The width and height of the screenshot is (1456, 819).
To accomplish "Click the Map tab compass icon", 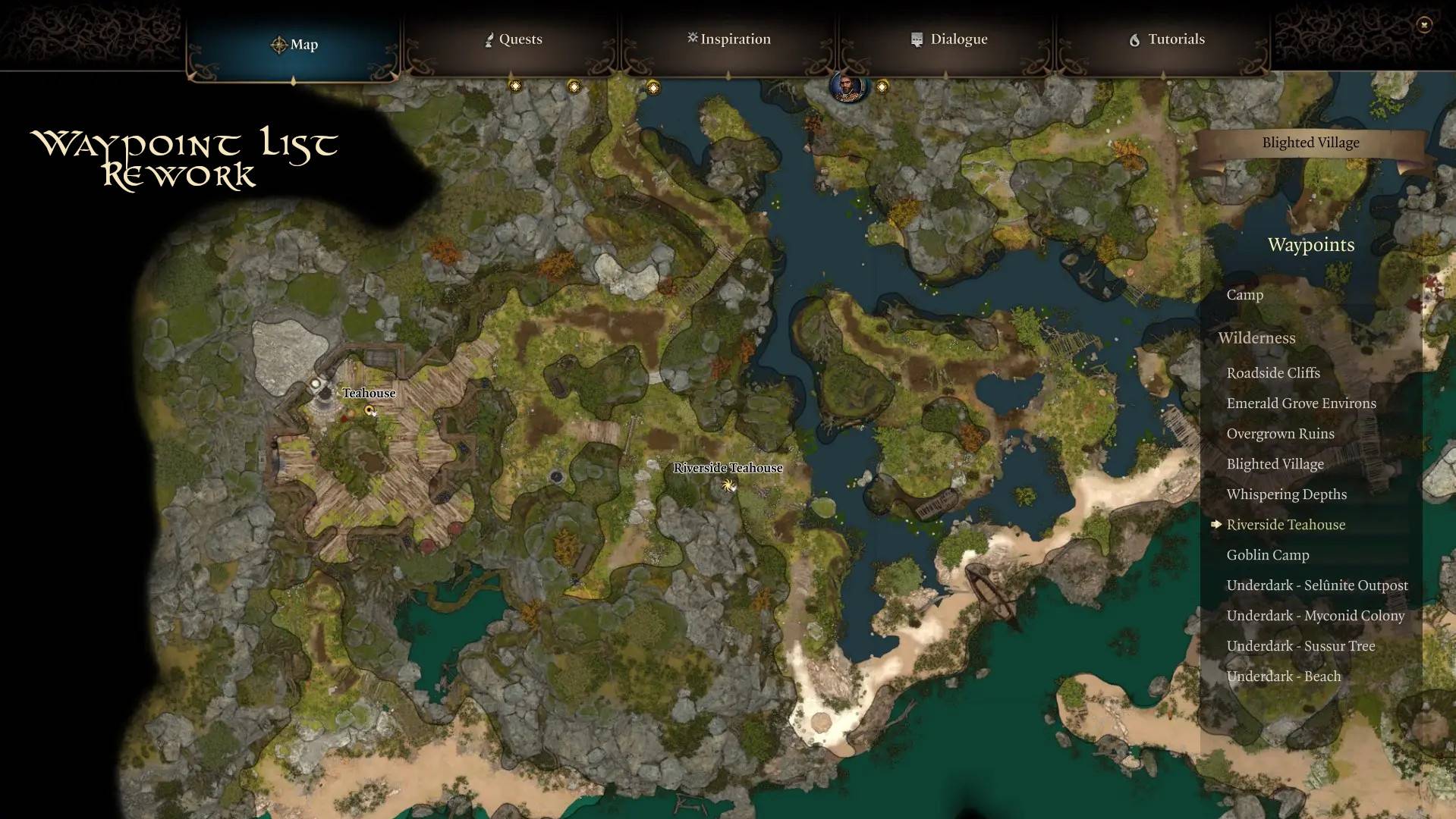I will coord(279,44).
